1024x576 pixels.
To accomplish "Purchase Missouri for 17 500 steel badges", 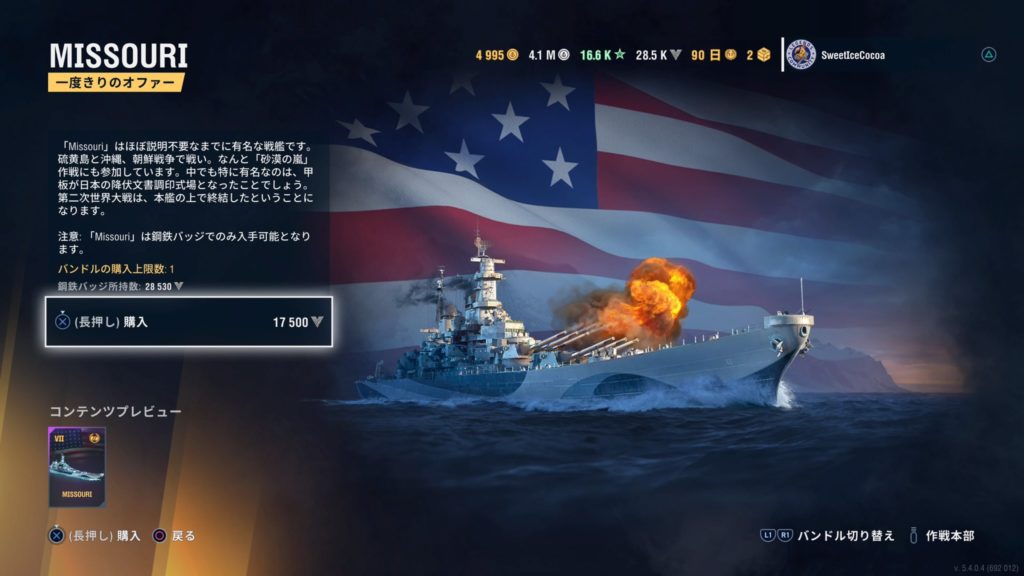I will point(188,322).
